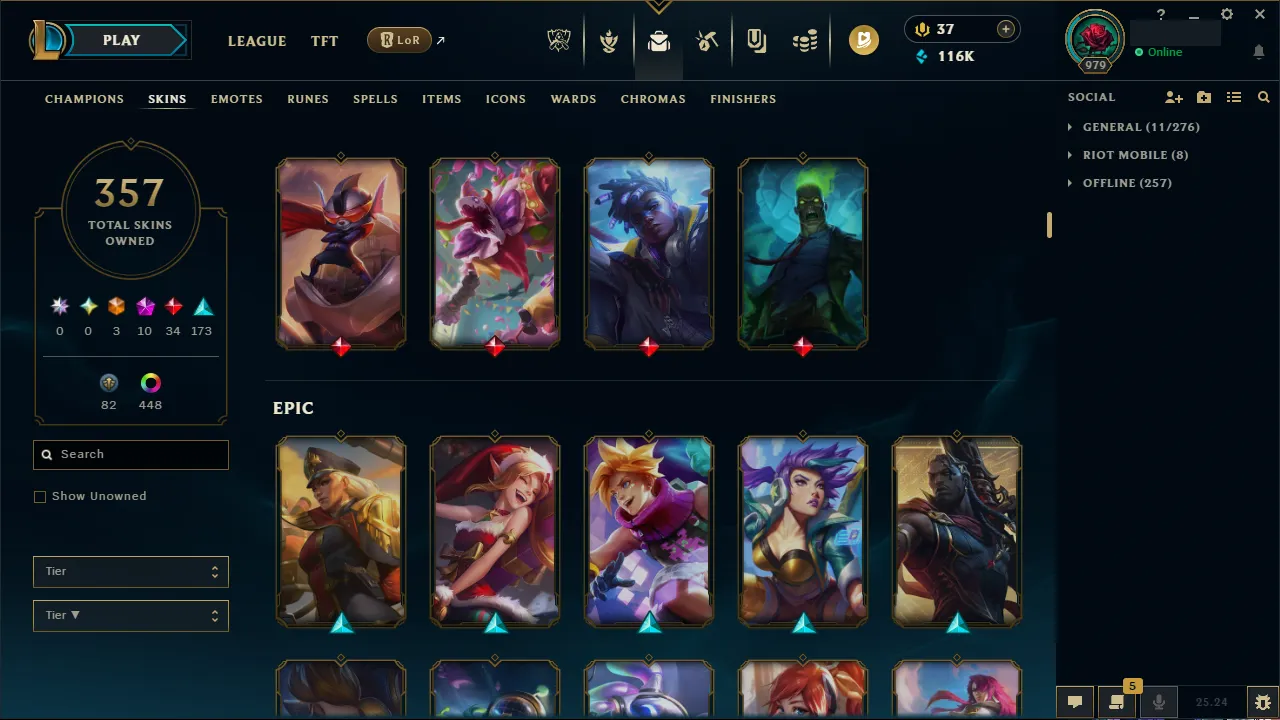1280x720 pixels.
Task: Open LoR via the LoR button
Action: 399,40
